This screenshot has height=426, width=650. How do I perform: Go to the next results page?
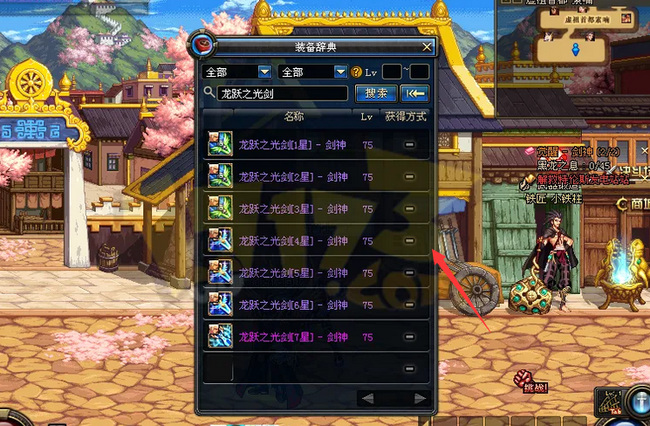tap(422, 399)
